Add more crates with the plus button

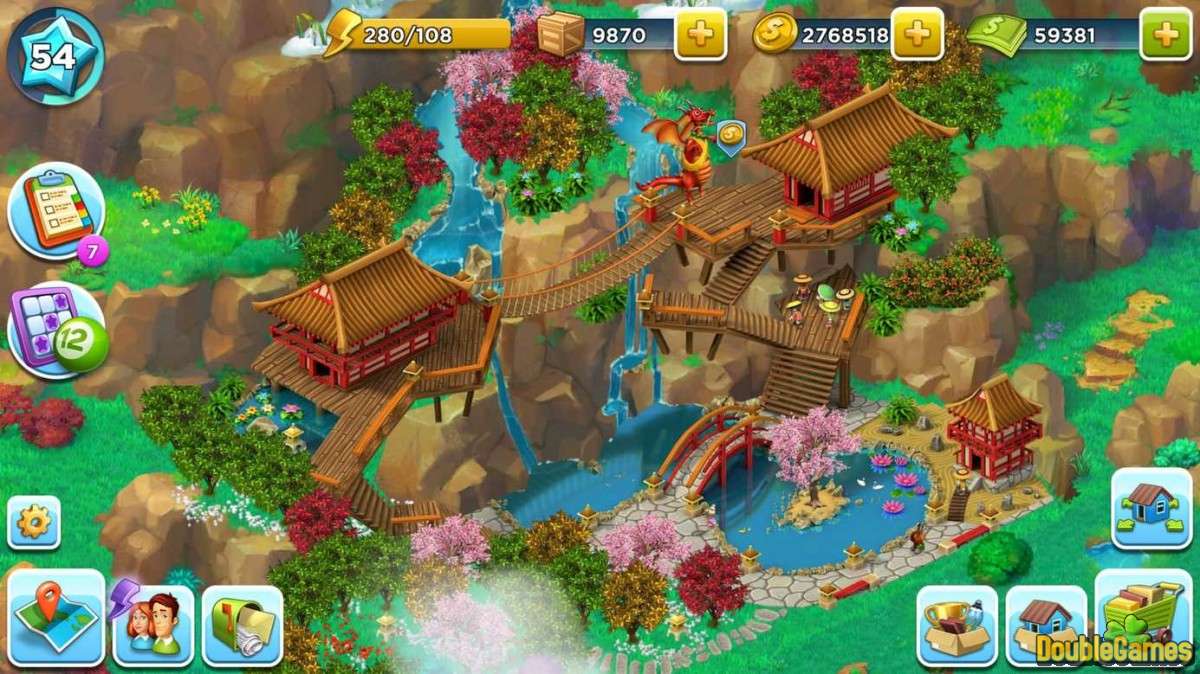click(700, 36)
